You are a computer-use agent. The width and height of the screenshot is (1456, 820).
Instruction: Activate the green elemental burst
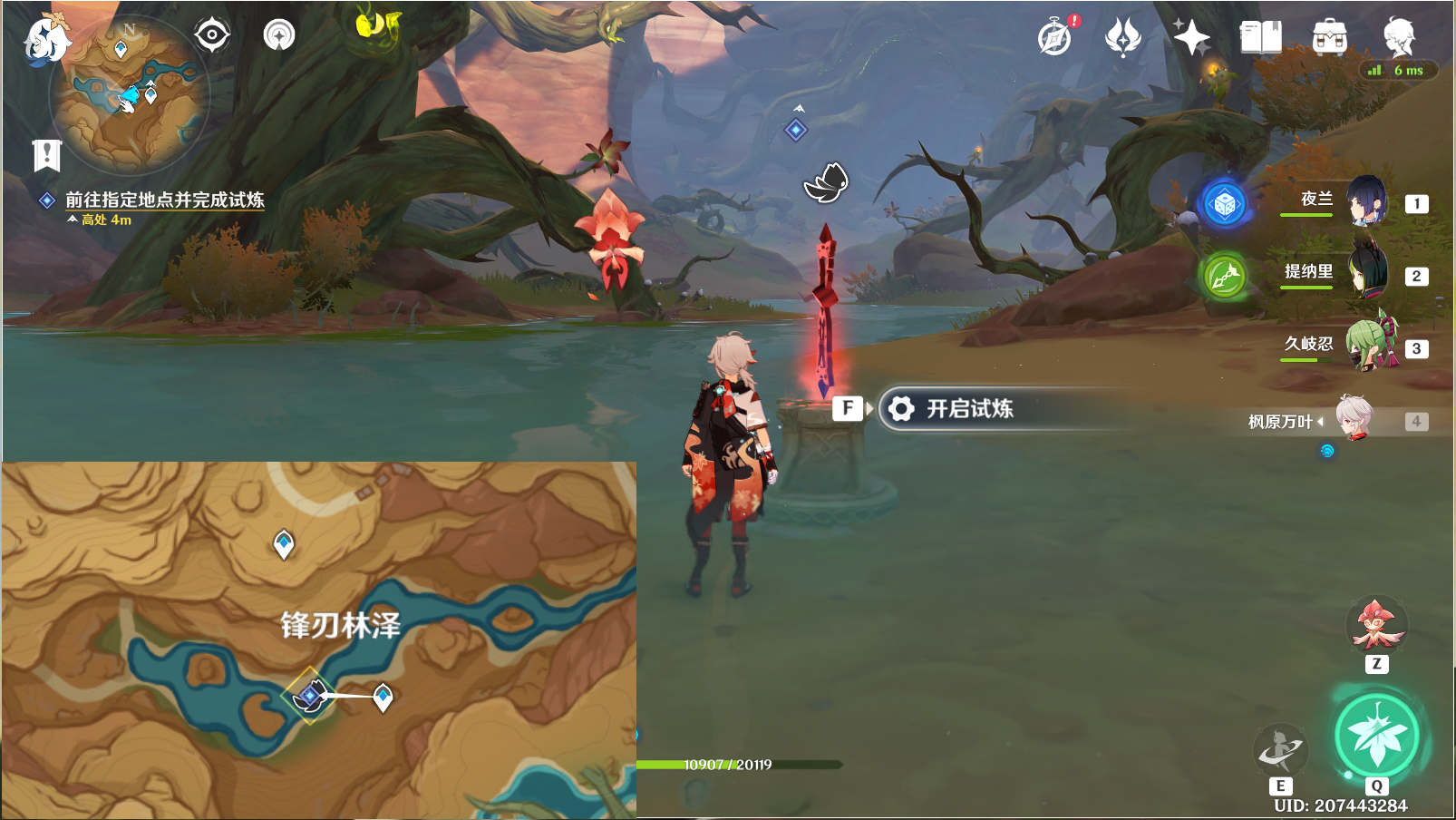(1375, 735)
